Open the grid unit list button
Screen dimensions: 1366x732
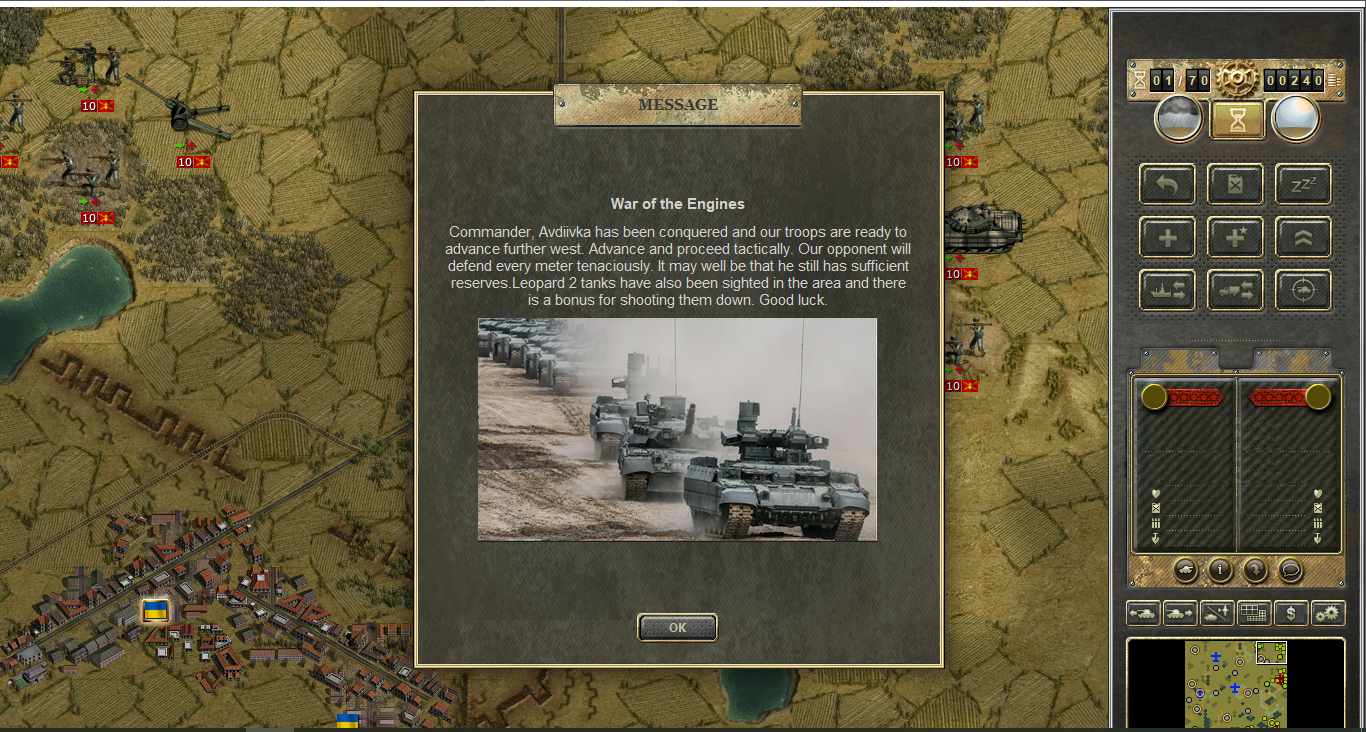pyautogui.click(x=1254, y=613)
